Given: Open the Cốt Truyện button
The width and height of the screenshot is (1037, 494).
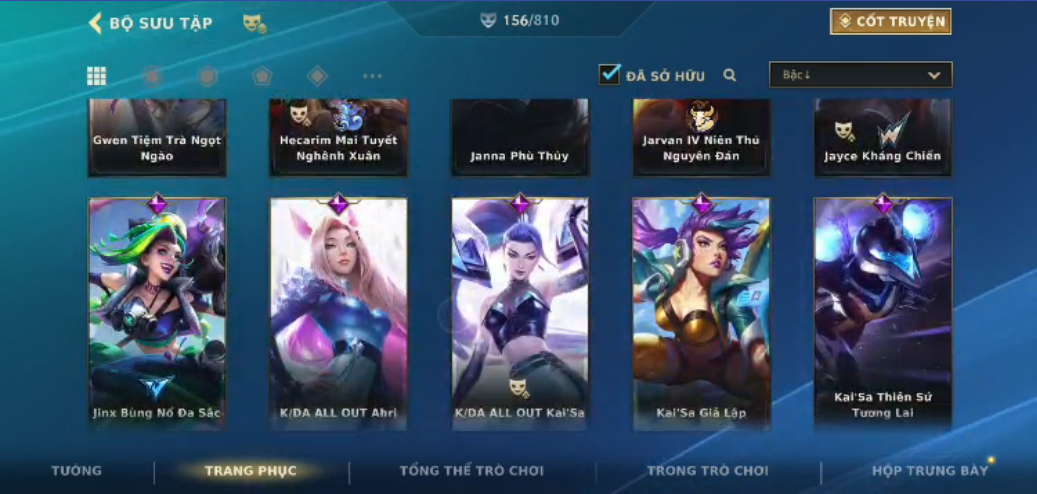Looking at the screenshot, I should click(890, 22).
